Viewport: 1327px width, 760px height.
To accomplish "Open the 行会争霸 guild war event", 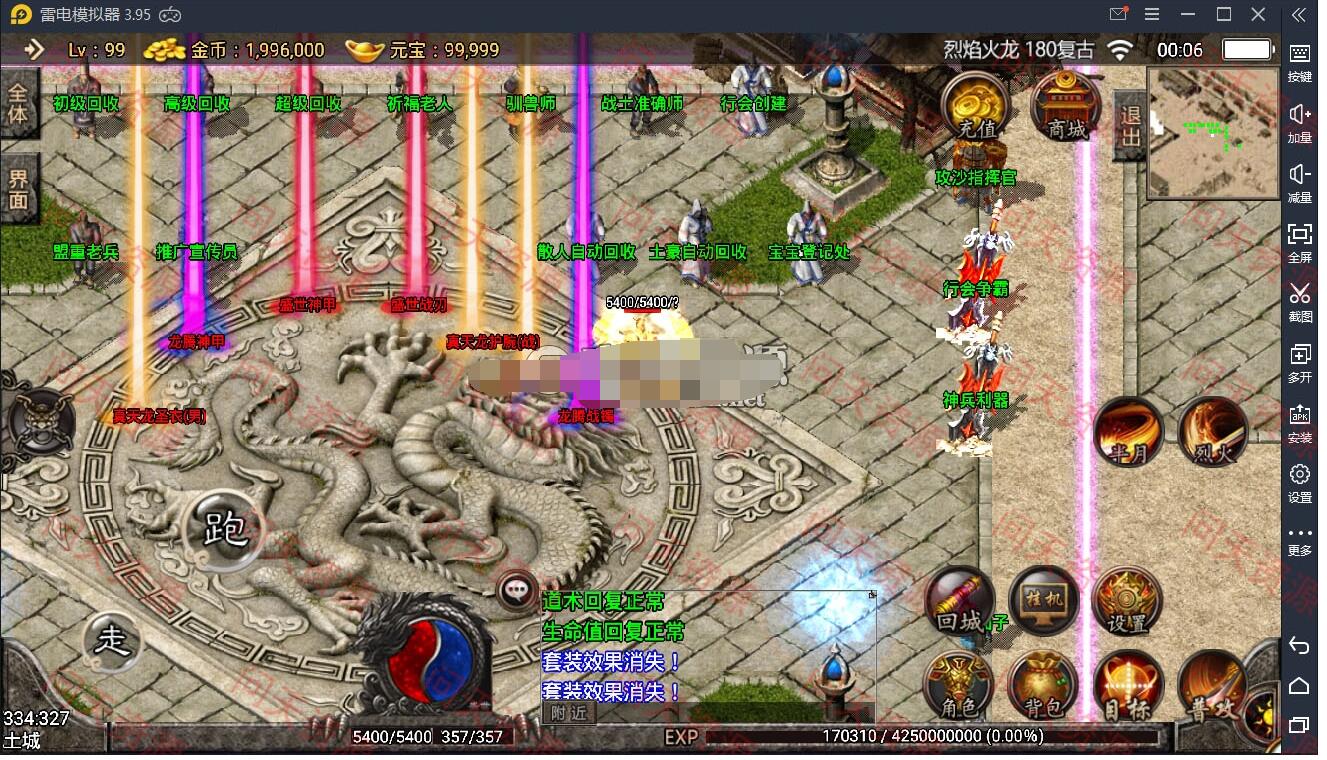I will click(977, 287).
